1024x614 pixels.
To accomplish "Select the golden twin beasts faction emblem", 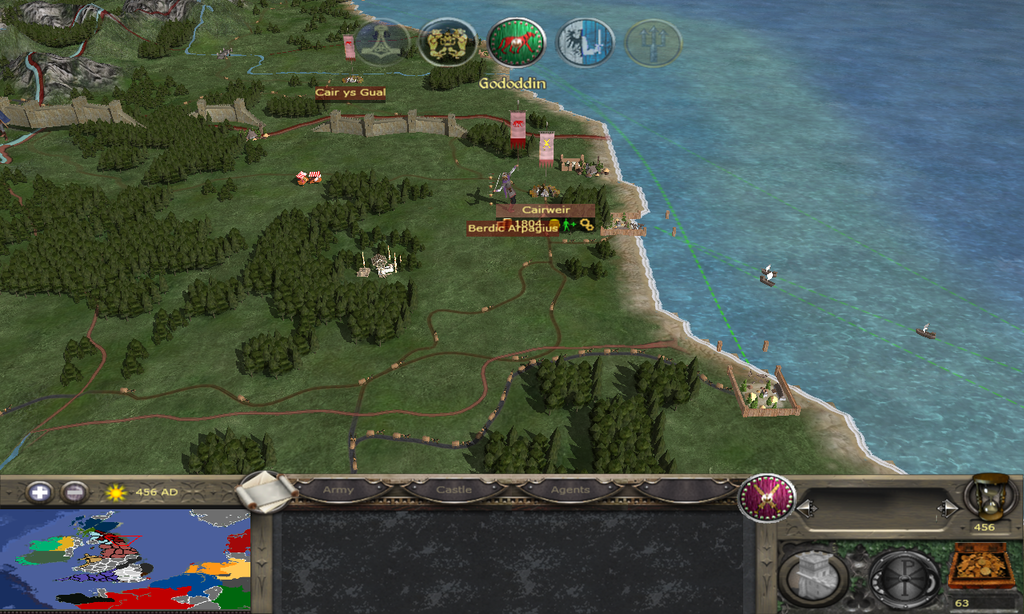I will (447, 43).
